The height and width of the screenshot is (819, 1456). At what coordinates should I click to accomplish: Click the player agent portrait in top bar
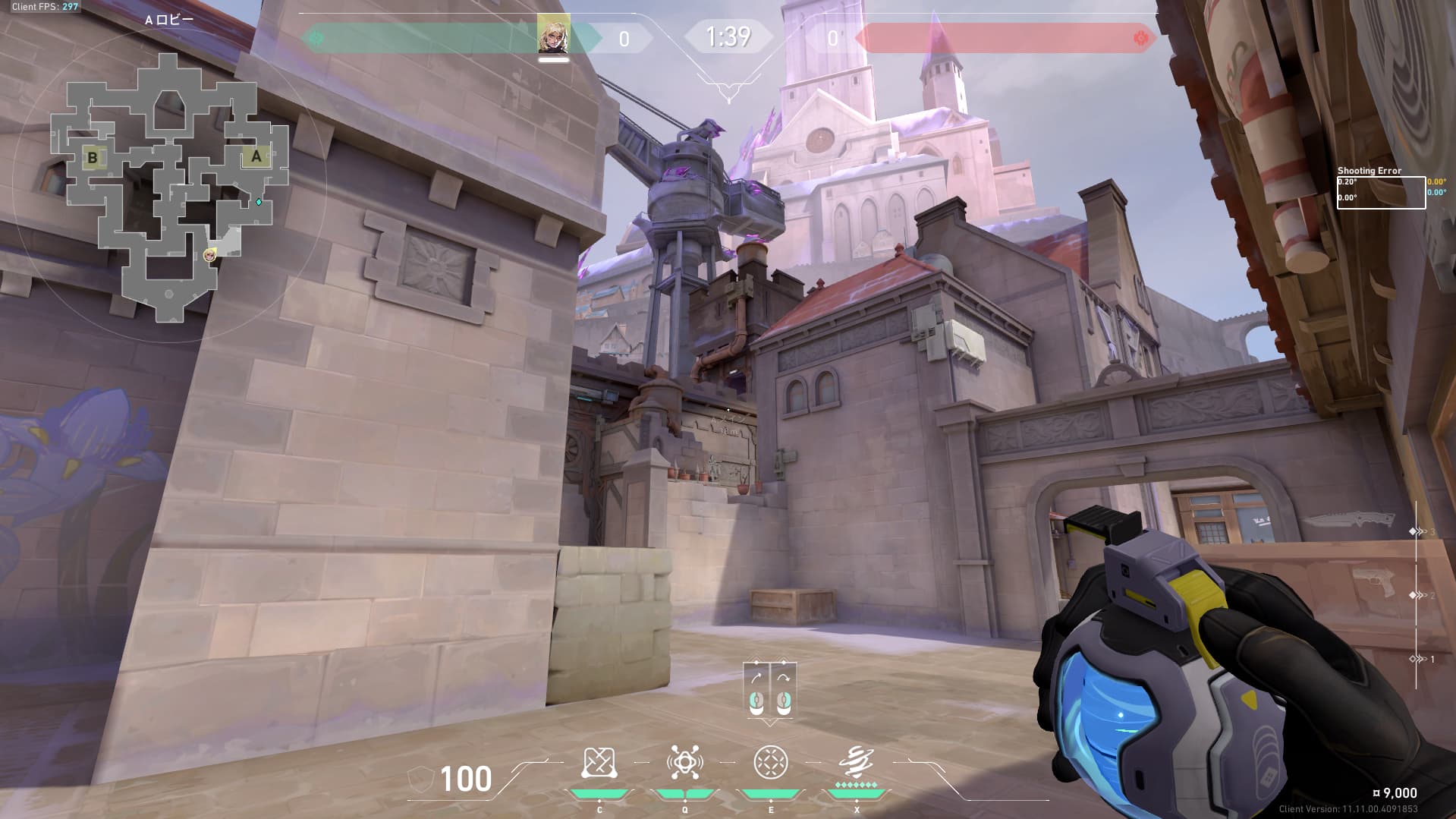[553, 33]
